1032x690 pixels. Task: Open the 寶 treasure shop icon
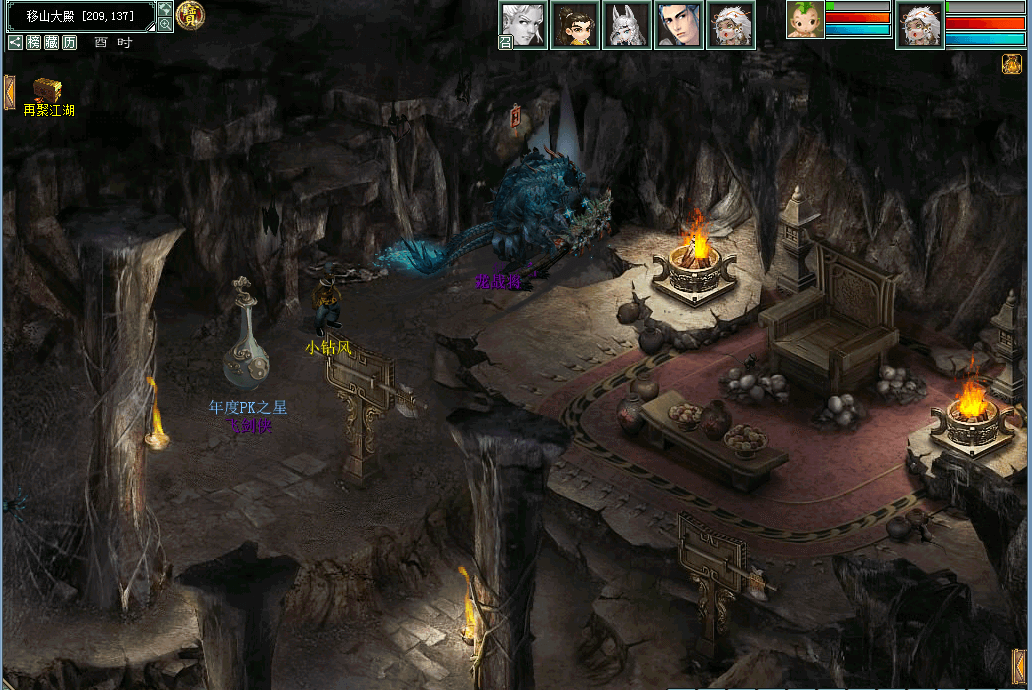(x=189, y=14)
